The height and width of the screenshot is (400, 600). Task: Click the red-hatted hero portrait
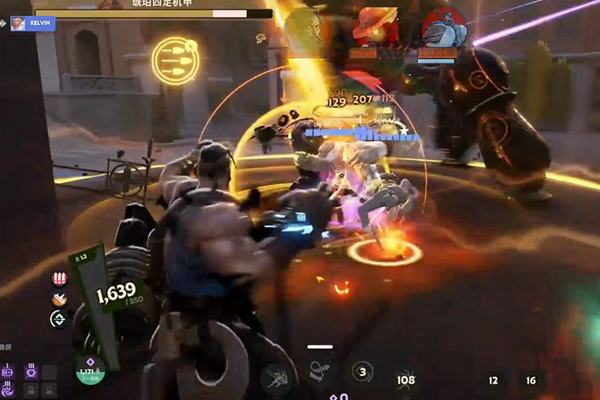point(377,26)
